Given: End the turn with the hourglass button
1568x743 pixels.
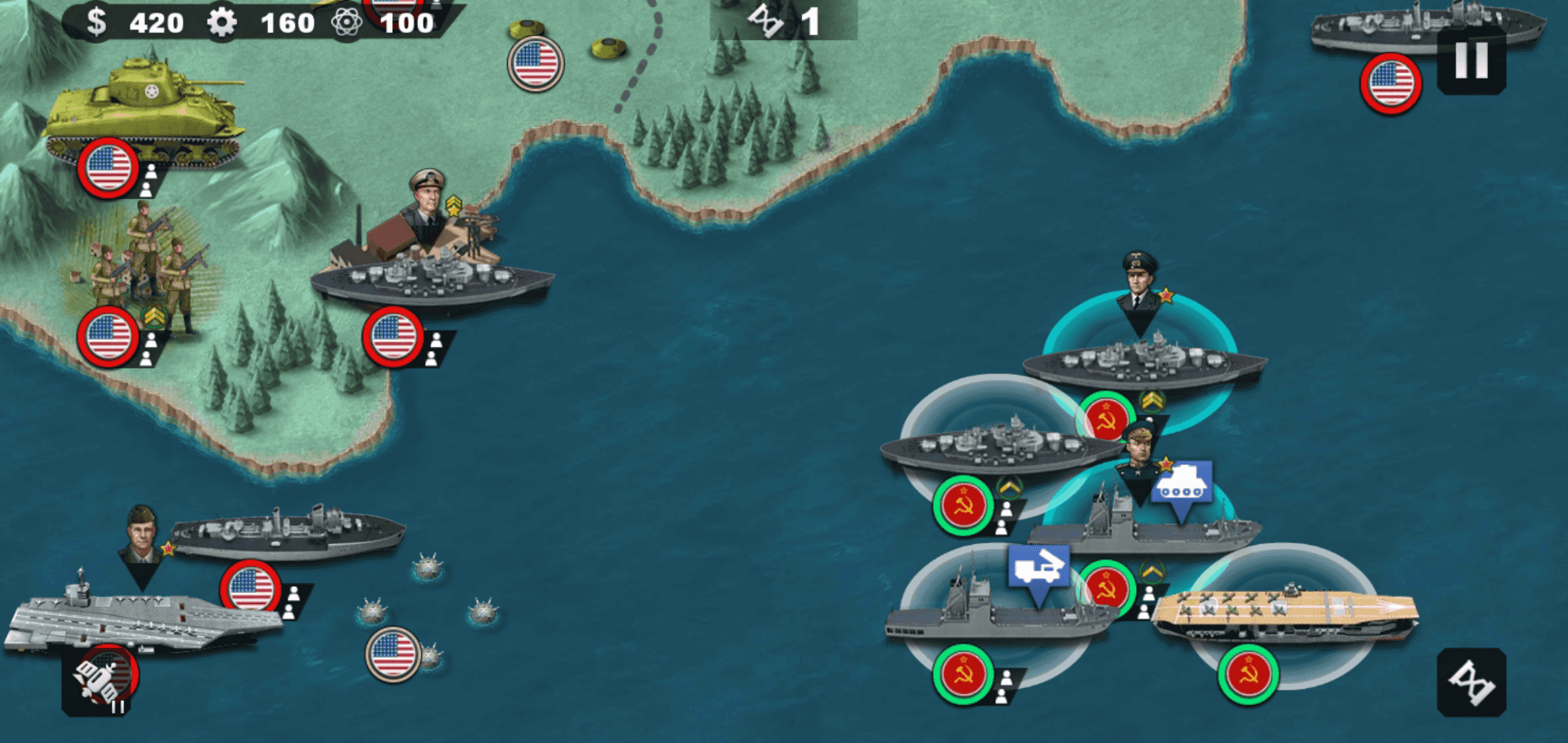Looking at the screenshot, I should [1471, 682].
